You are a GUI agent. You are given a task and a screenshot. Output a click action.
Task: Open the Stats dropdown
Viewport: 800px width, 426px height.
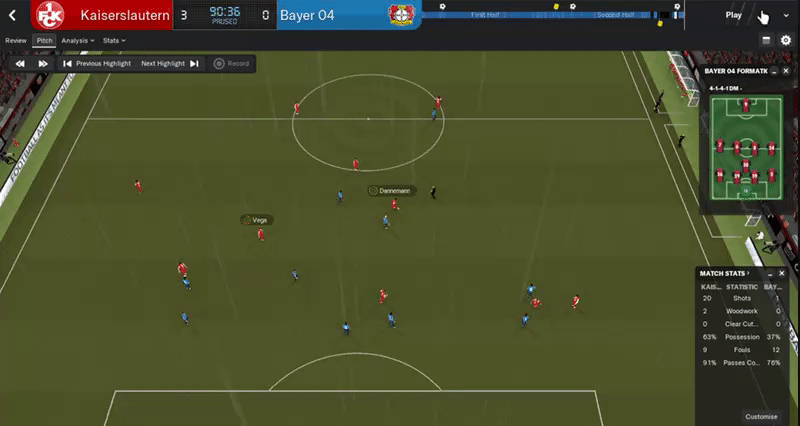click(113, 41)
